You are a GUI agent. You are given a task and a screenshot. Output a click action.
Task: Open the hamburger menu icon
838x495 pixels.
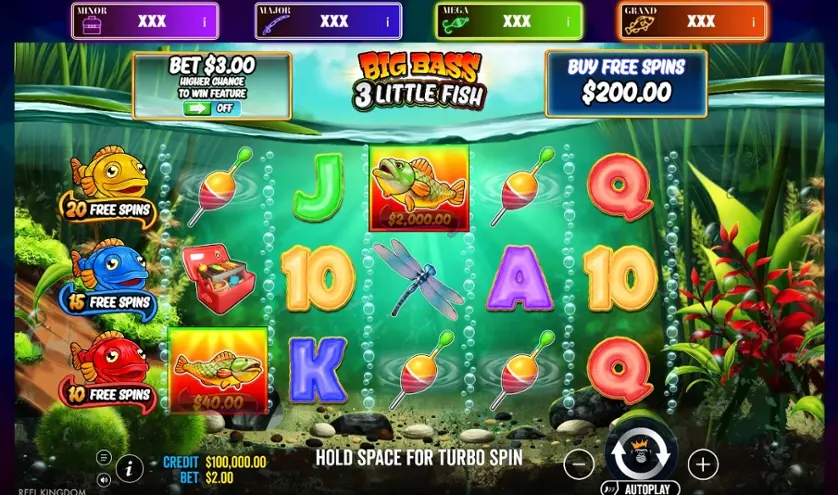click(103, 457)
